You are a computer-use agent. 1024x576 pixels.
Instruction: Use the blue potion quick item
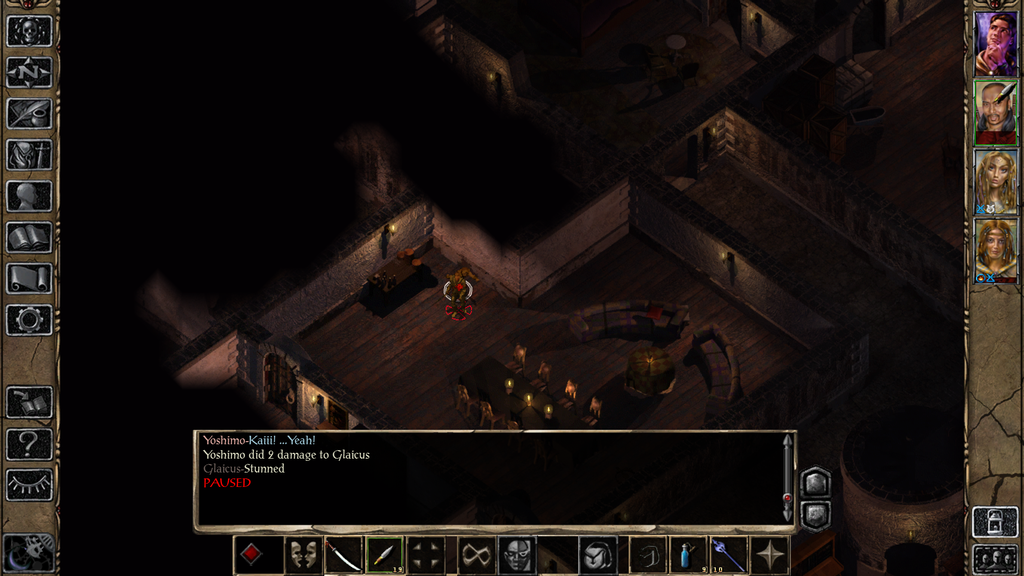[687, 555]
